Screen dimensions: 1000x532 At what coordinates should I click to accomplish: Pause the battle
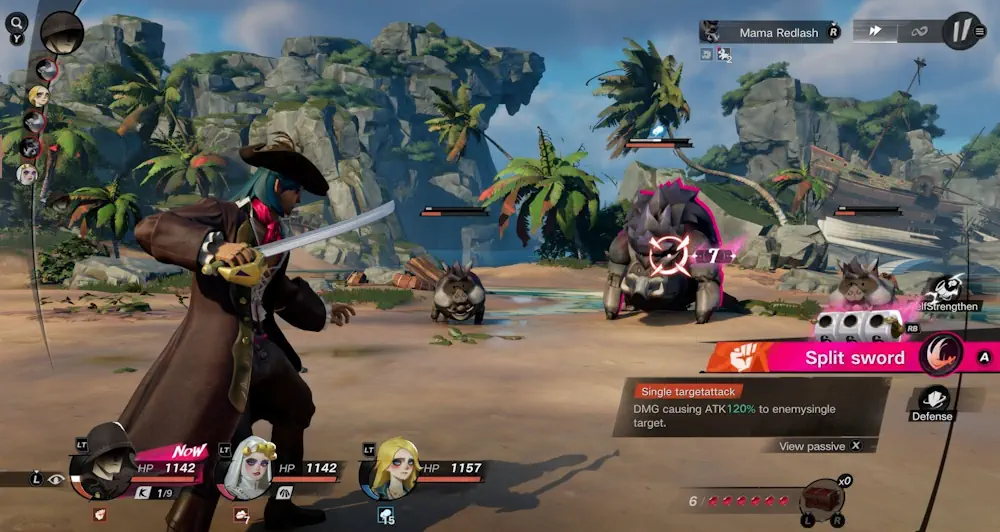click(x=962, y=31)
